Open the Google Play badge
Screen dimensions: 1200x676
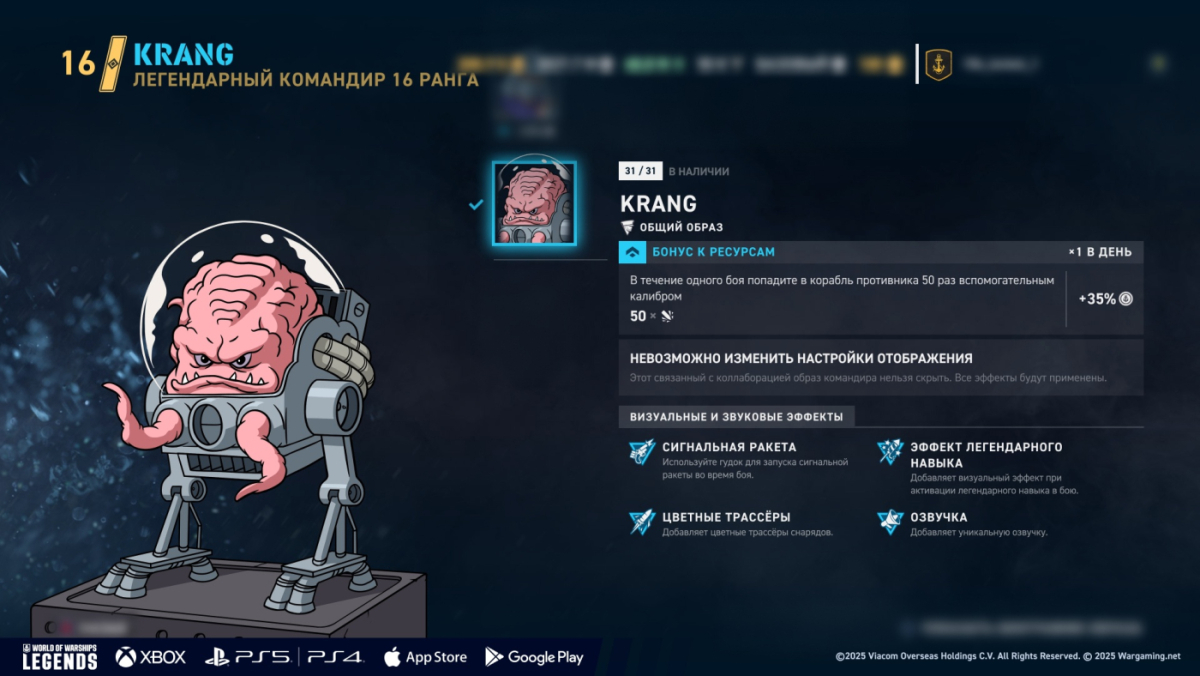[534, 657]
